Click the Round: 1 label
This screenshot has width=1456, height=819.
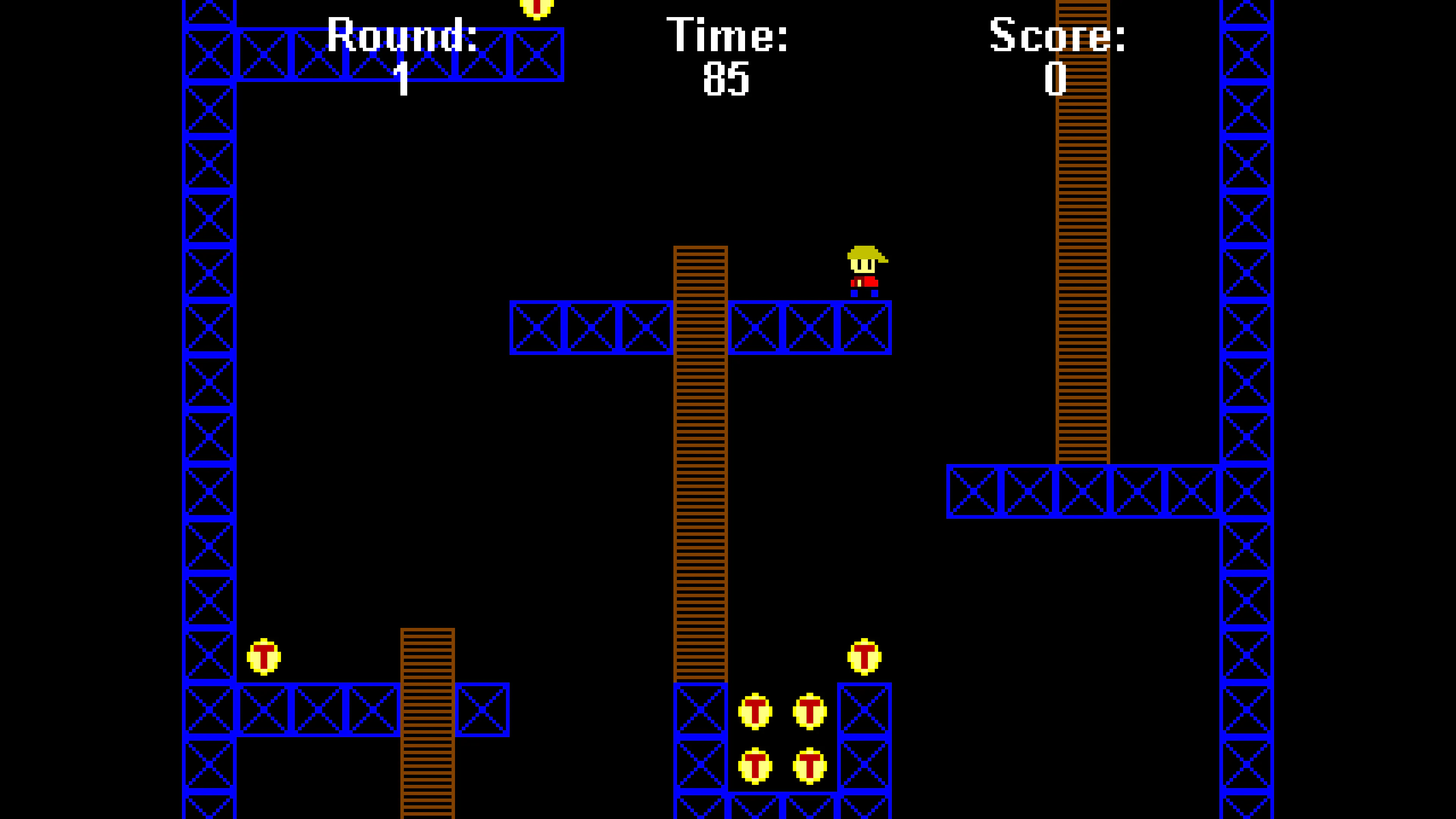click(402, 54)
